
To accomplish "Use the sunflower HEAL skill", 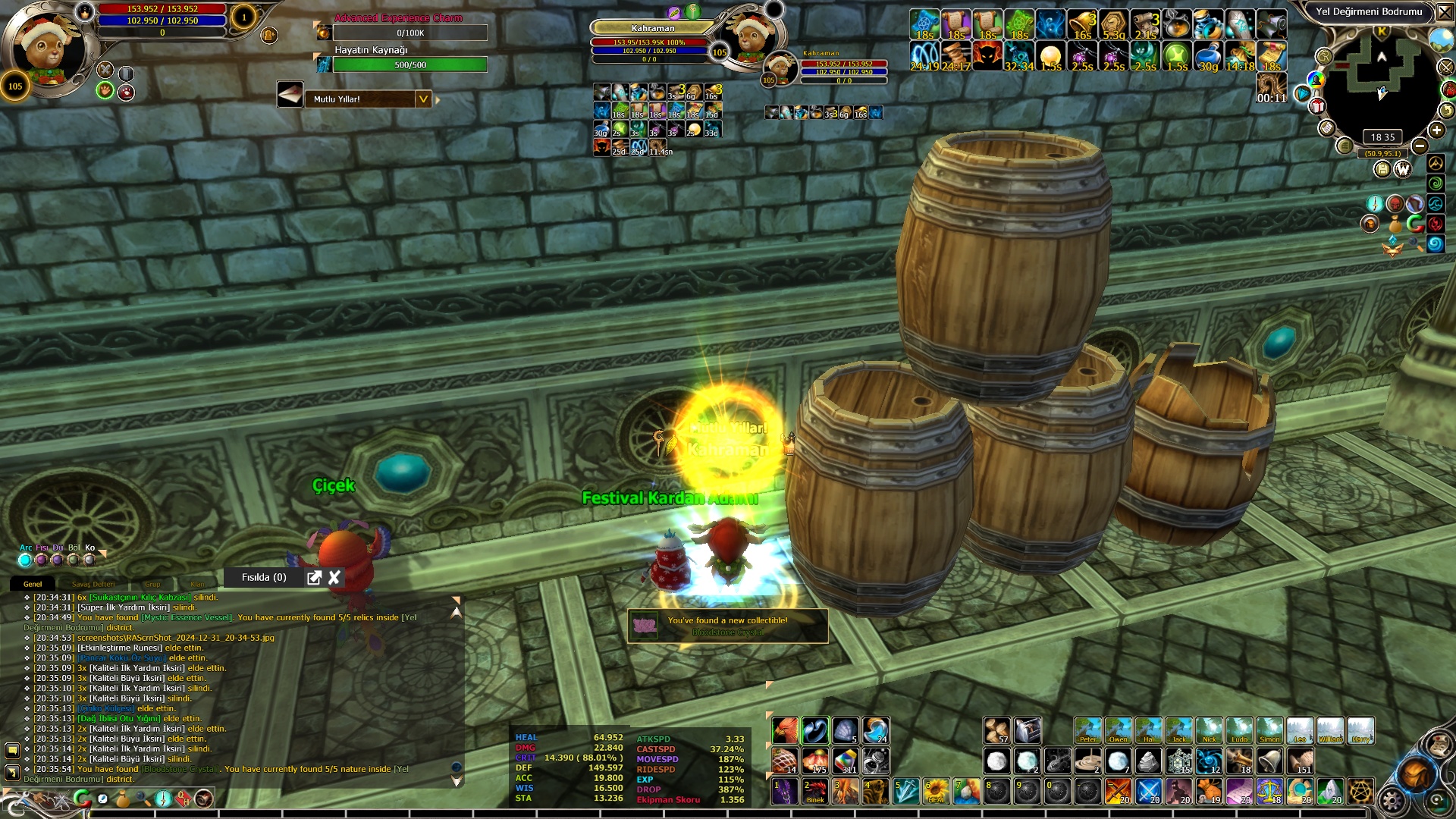I will [937, 791].
